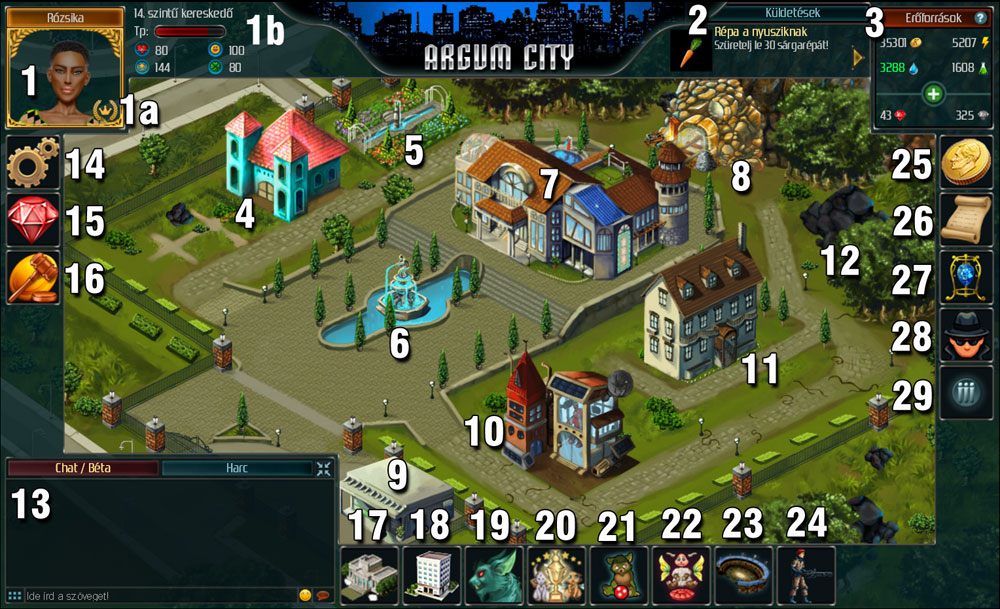Open the auction gavel button
Screen dimensions: 1000x609
33,276
